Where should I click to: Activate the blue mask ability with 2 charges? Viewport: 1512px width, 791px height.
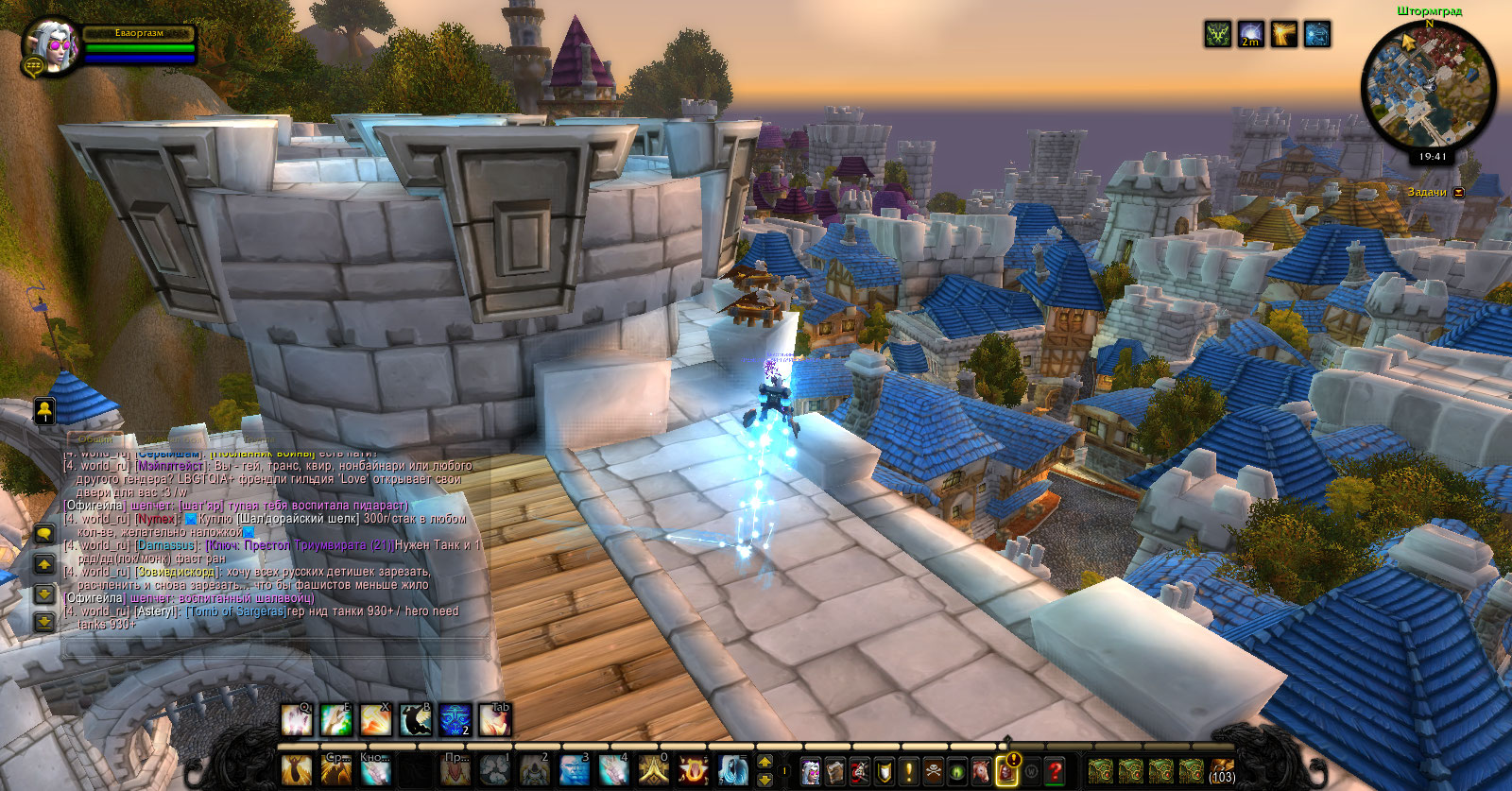click(455, 720)
